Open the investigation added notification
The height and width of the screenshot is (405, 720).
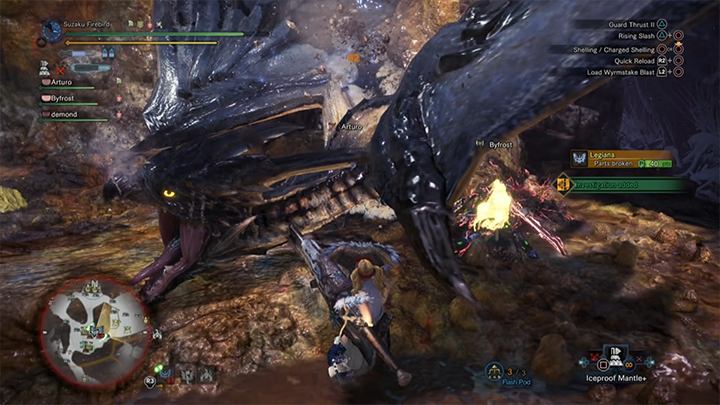pyautogui.click(x=622, y=185)
